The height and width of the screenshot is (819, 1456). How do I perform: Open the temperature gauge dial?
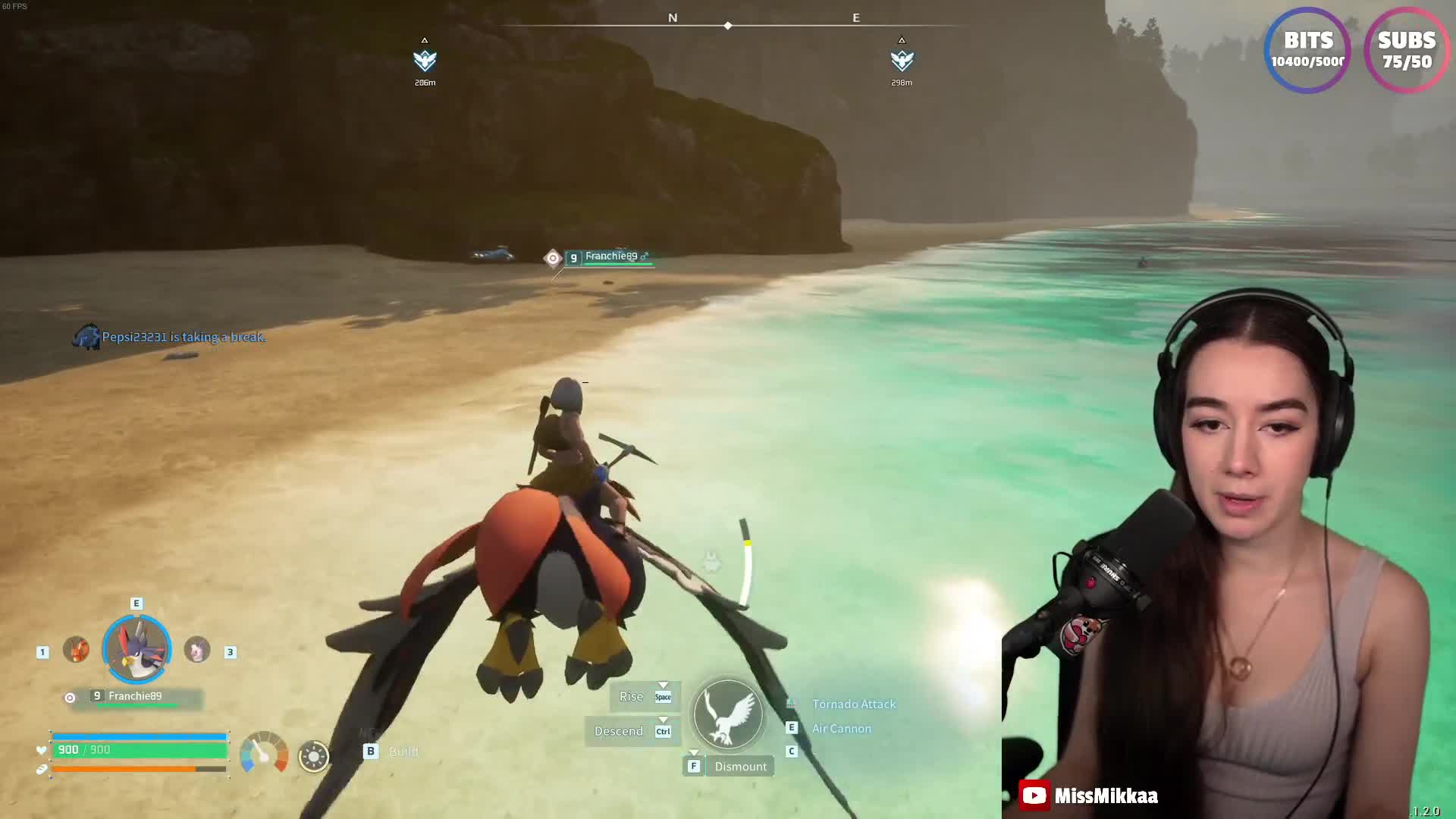pos(264,753)
